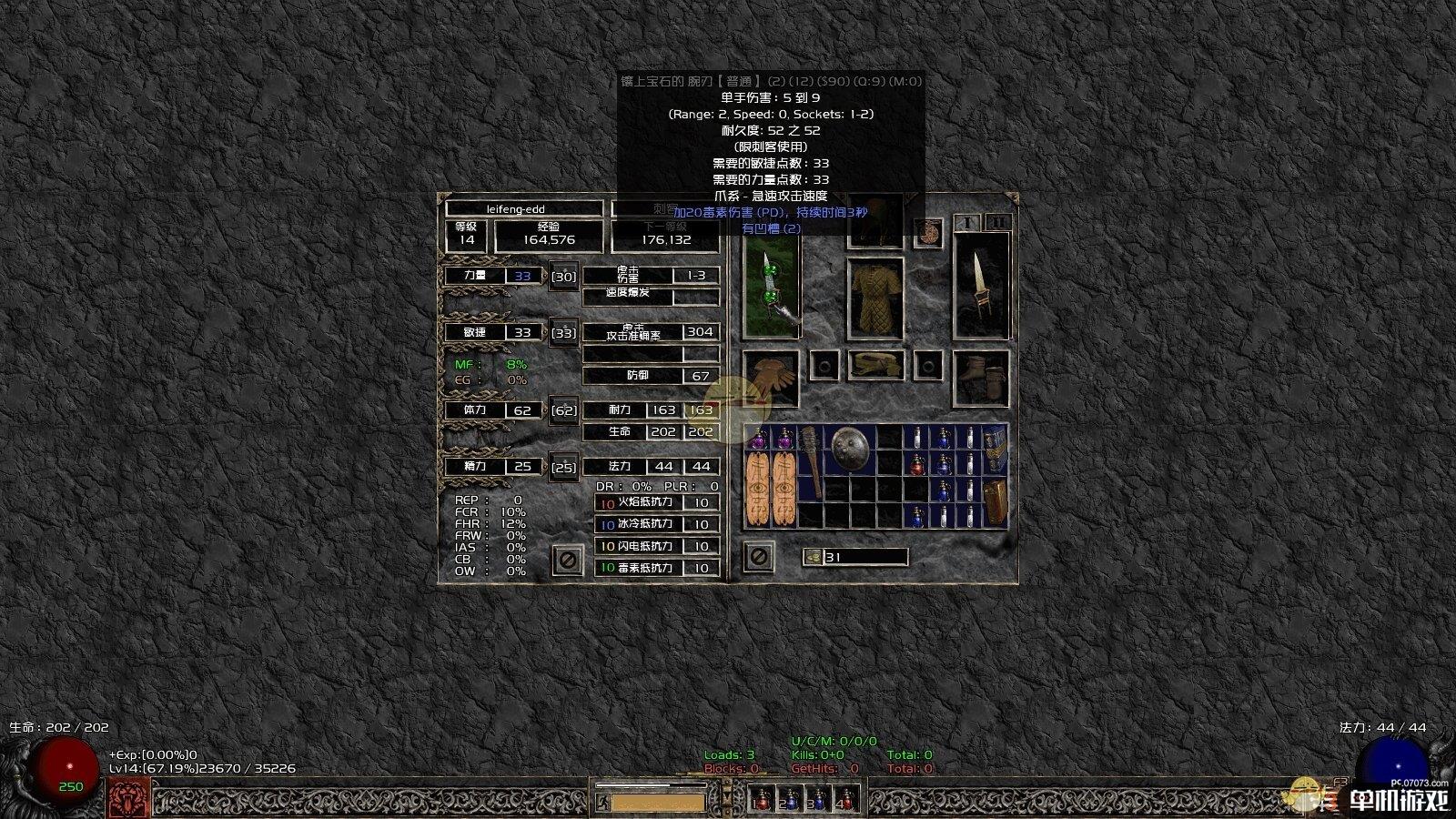Select the red health potion in inventory
Screen dimensions: 1456x819
(x=917, y=466)
